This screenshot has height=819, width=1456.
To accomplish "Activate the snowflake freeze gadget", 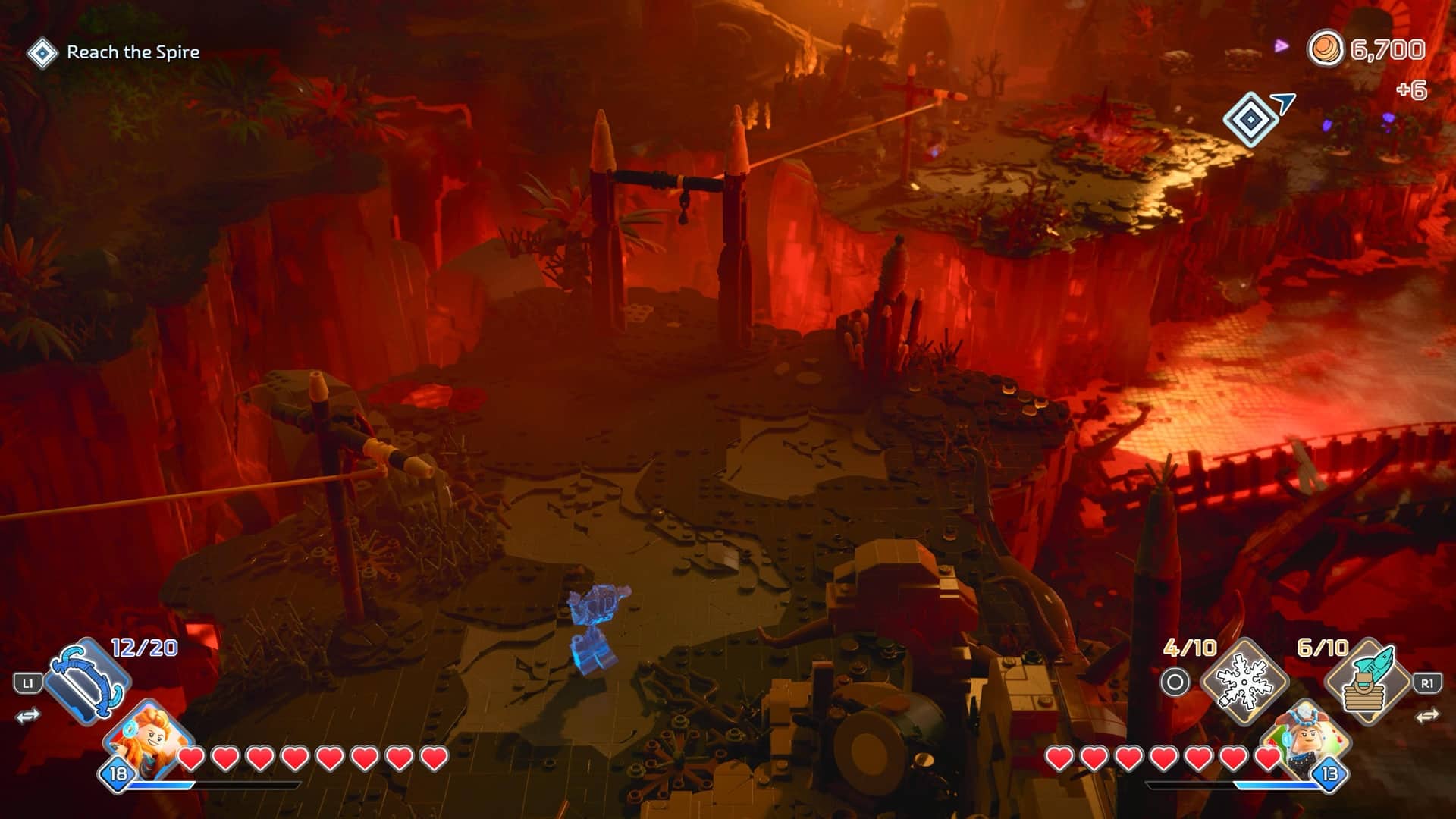I will (x=1244, y=682).
